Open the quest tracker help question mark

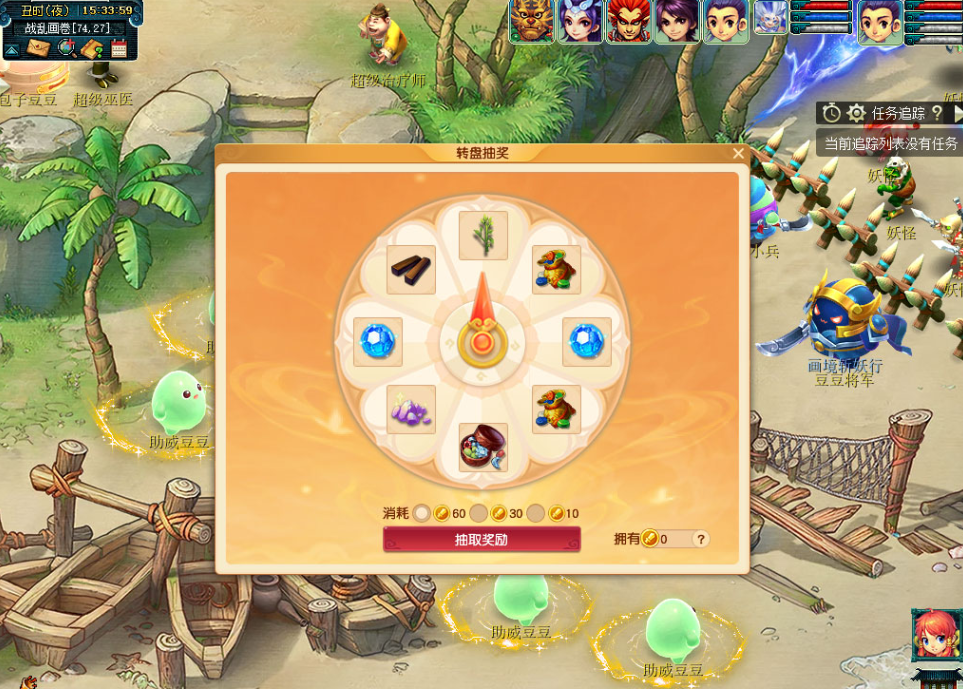[937, 113]
